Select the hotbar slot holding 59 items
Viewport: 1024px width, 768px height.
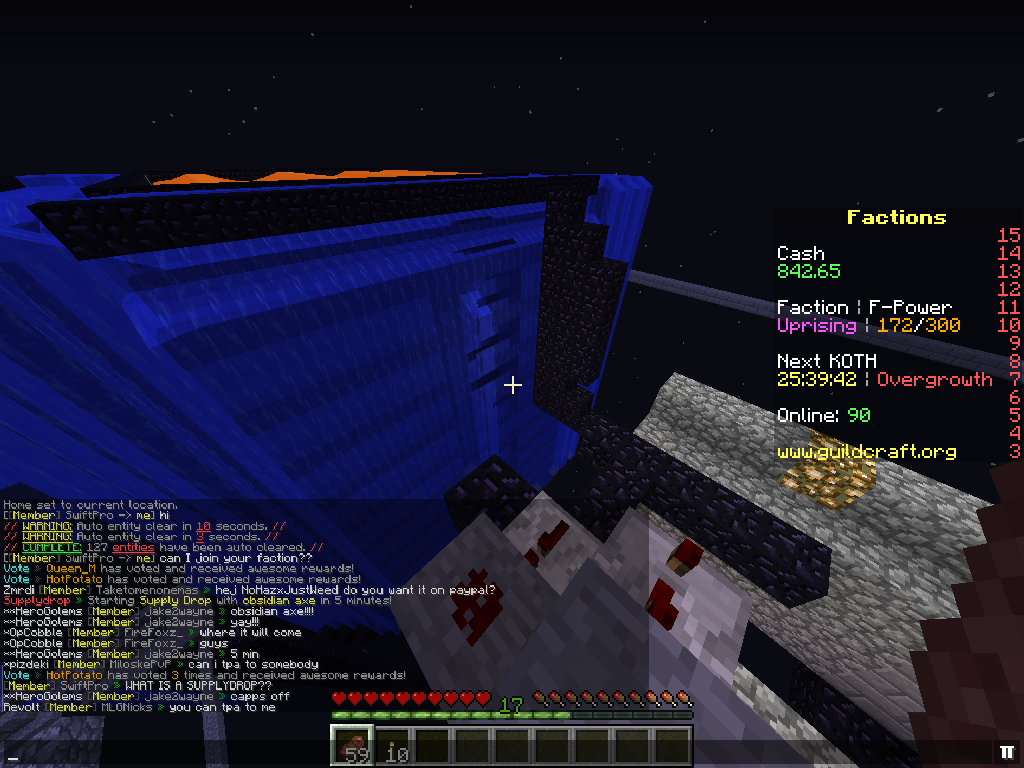click(352, 747)
